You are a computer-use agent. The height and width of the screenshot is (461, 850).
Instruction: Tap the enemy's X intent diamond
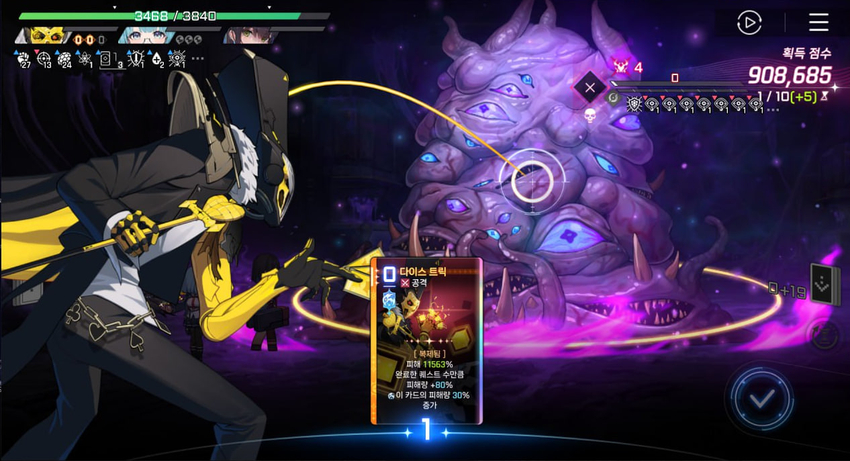590,88
